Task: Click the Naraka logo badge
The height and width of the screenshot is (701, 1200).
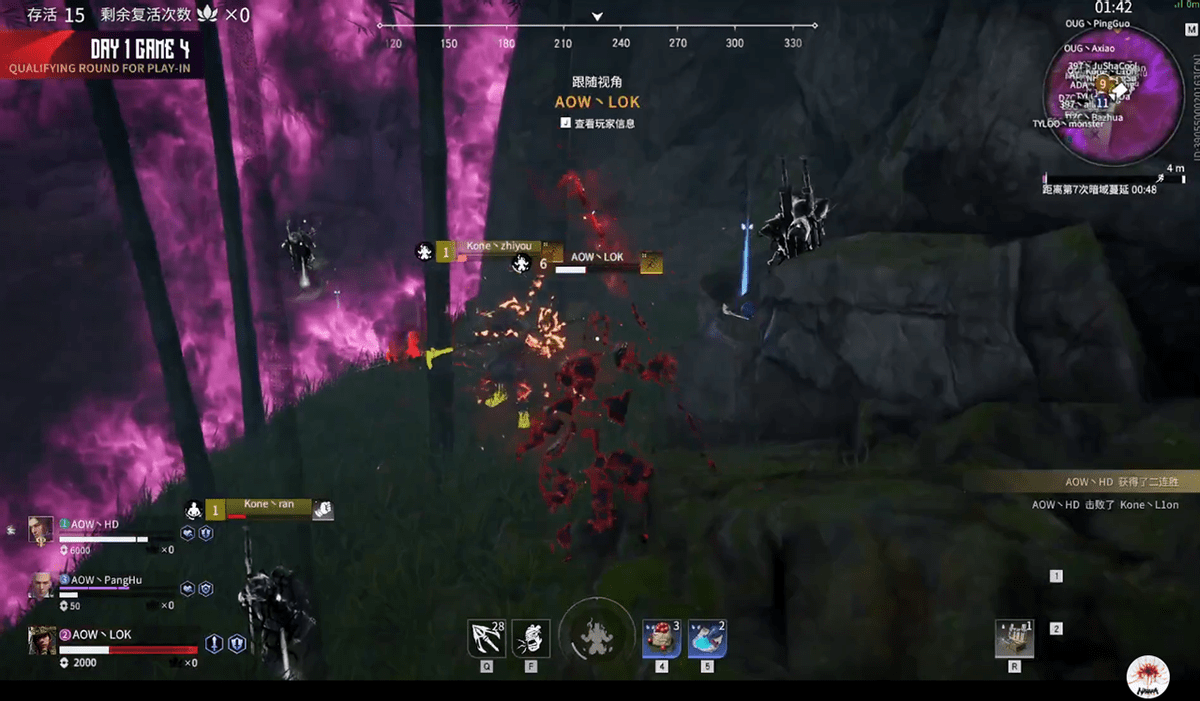Action: click(x=1147, y=676)
